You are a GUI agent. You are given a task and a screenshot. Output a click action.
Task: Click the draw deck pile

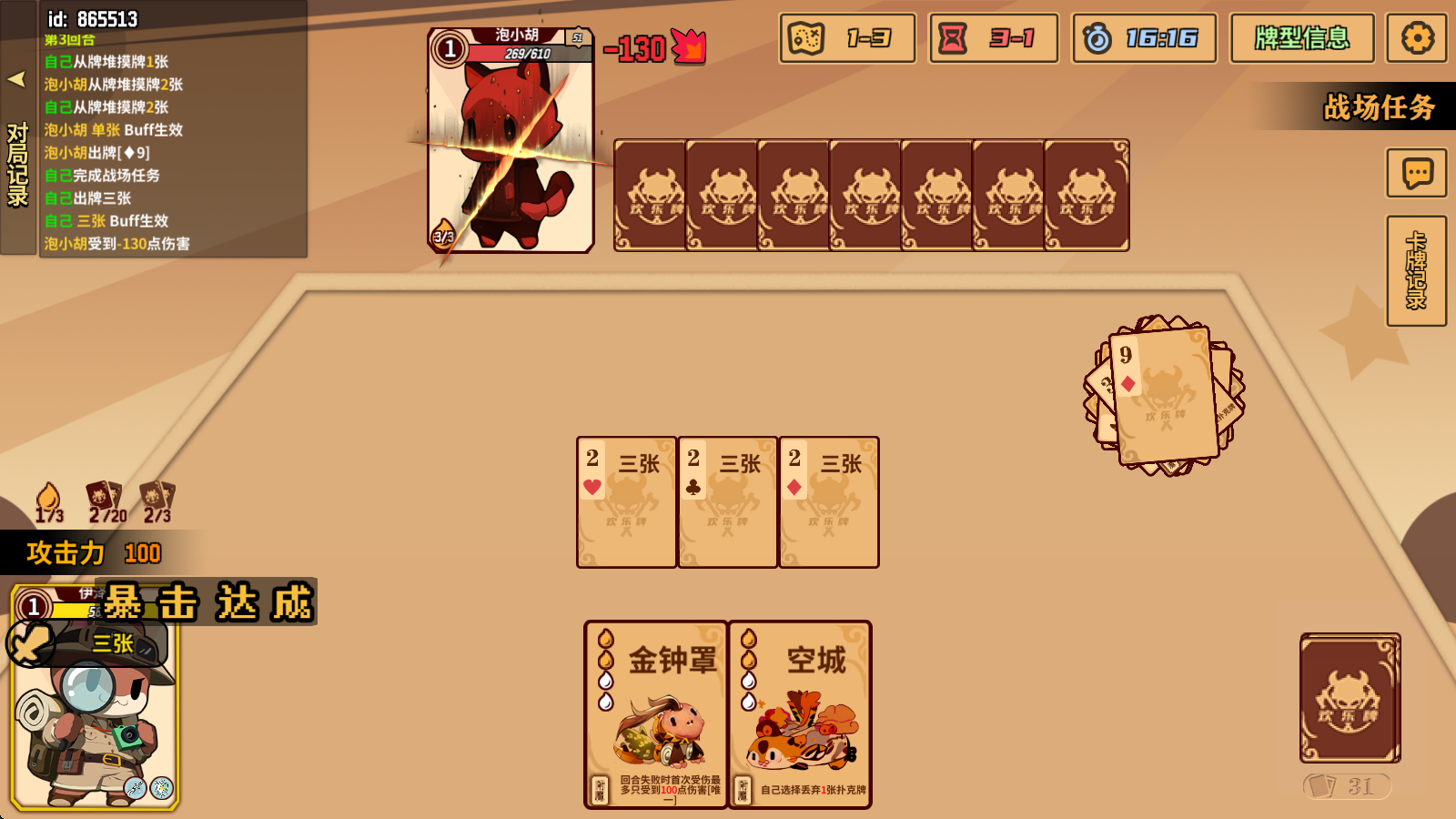[1350, 698]
